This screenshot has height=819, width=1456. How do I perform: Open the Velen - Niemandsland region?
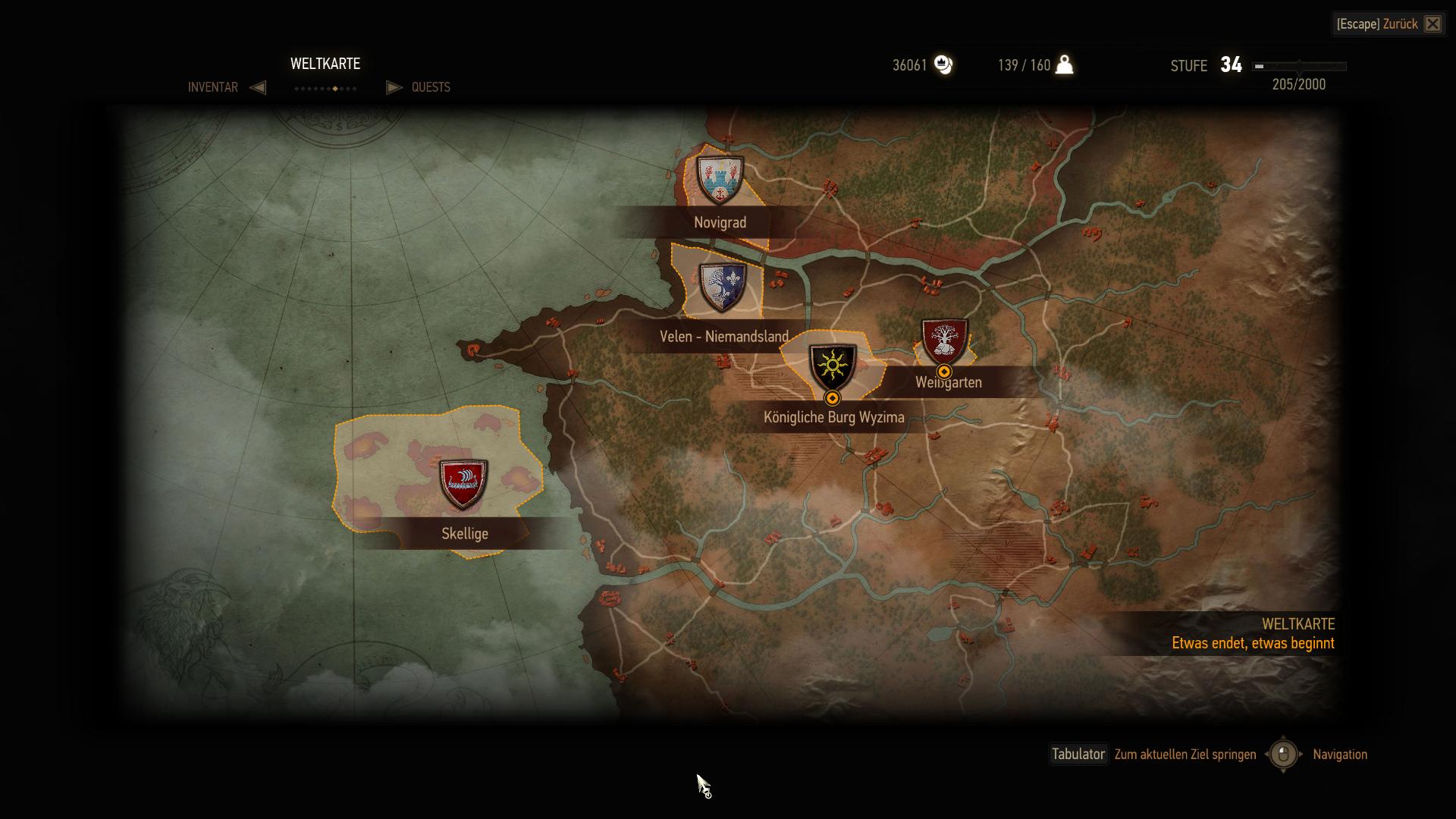point(722,288)
